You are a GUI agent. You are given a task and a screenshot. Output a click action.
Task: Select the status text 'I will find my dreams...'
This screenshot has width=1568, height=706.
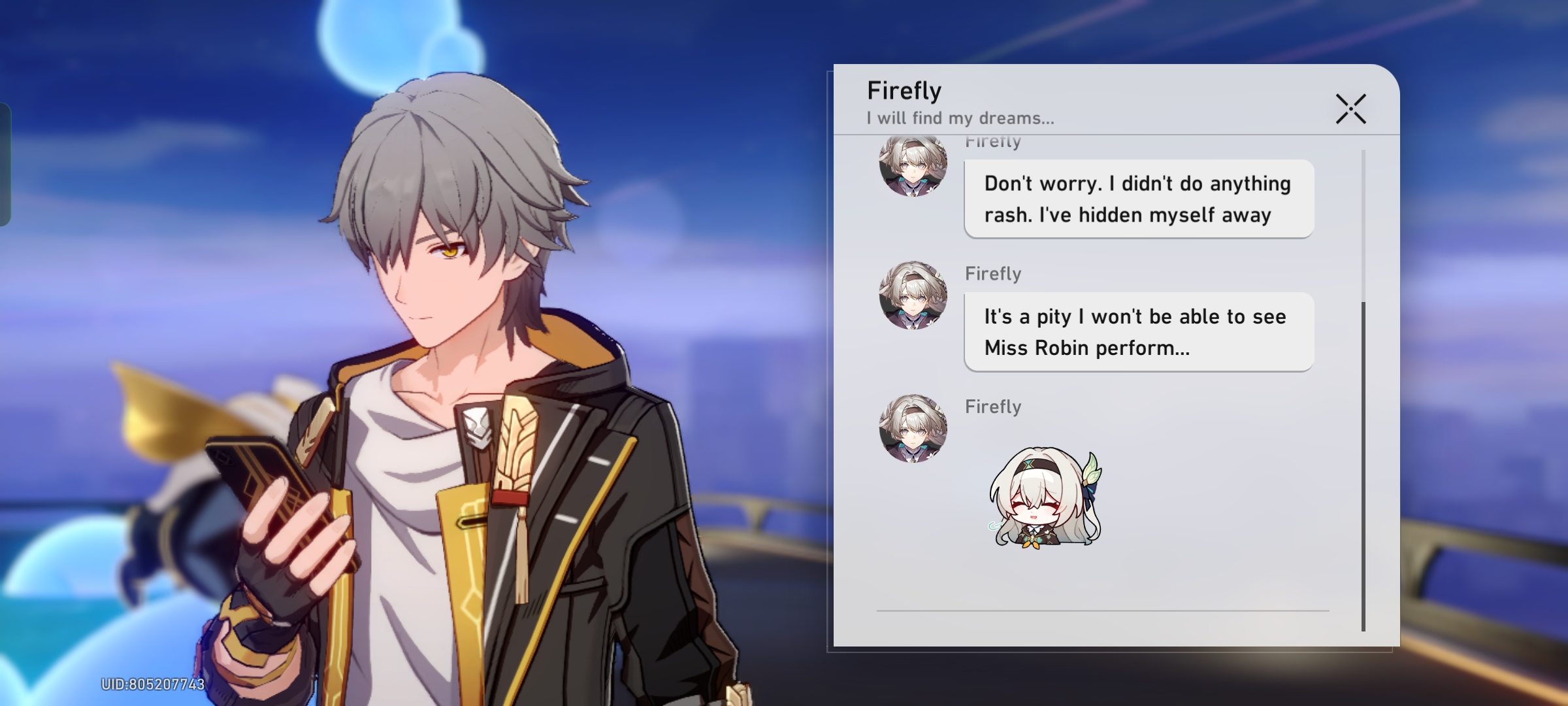960,118
